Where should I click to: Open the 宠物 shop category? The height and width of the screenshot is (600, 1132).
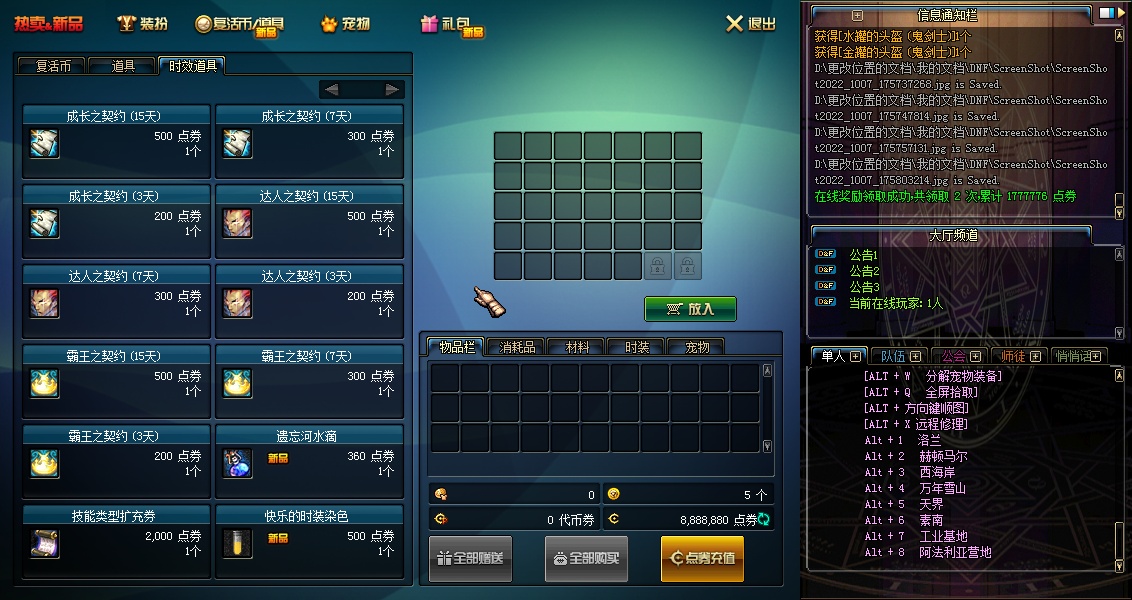point(346,24)
